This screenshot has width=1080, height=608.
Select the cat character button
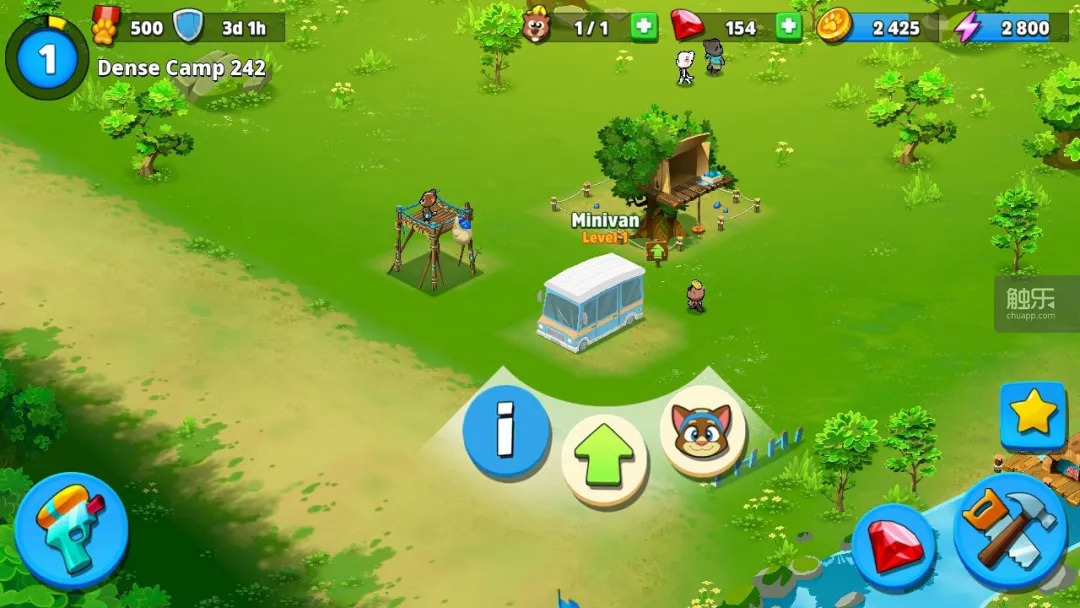point(703,431)
